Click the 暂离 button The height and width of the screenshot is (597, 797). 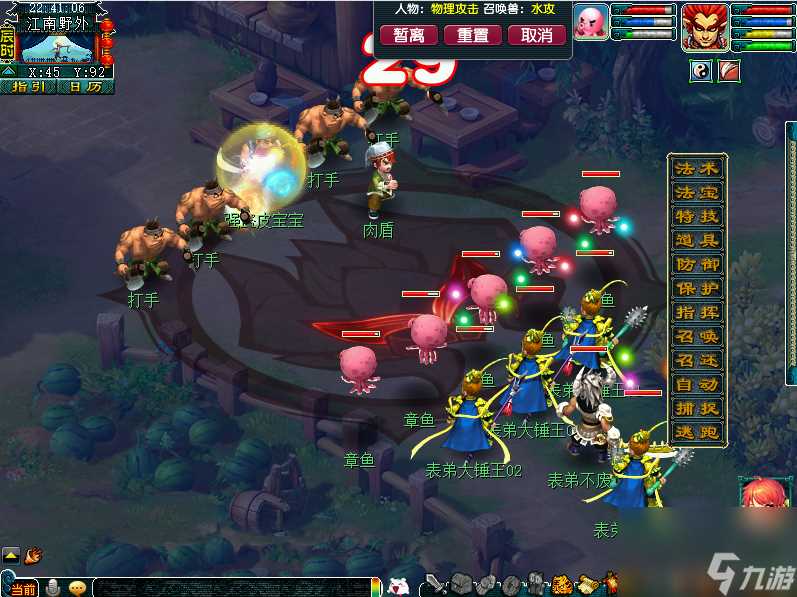pos(408,35)
